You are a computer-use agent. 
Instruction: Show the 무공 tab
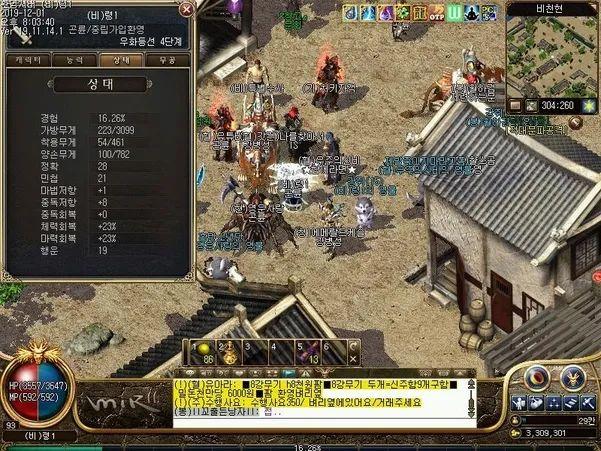point(165,60)
